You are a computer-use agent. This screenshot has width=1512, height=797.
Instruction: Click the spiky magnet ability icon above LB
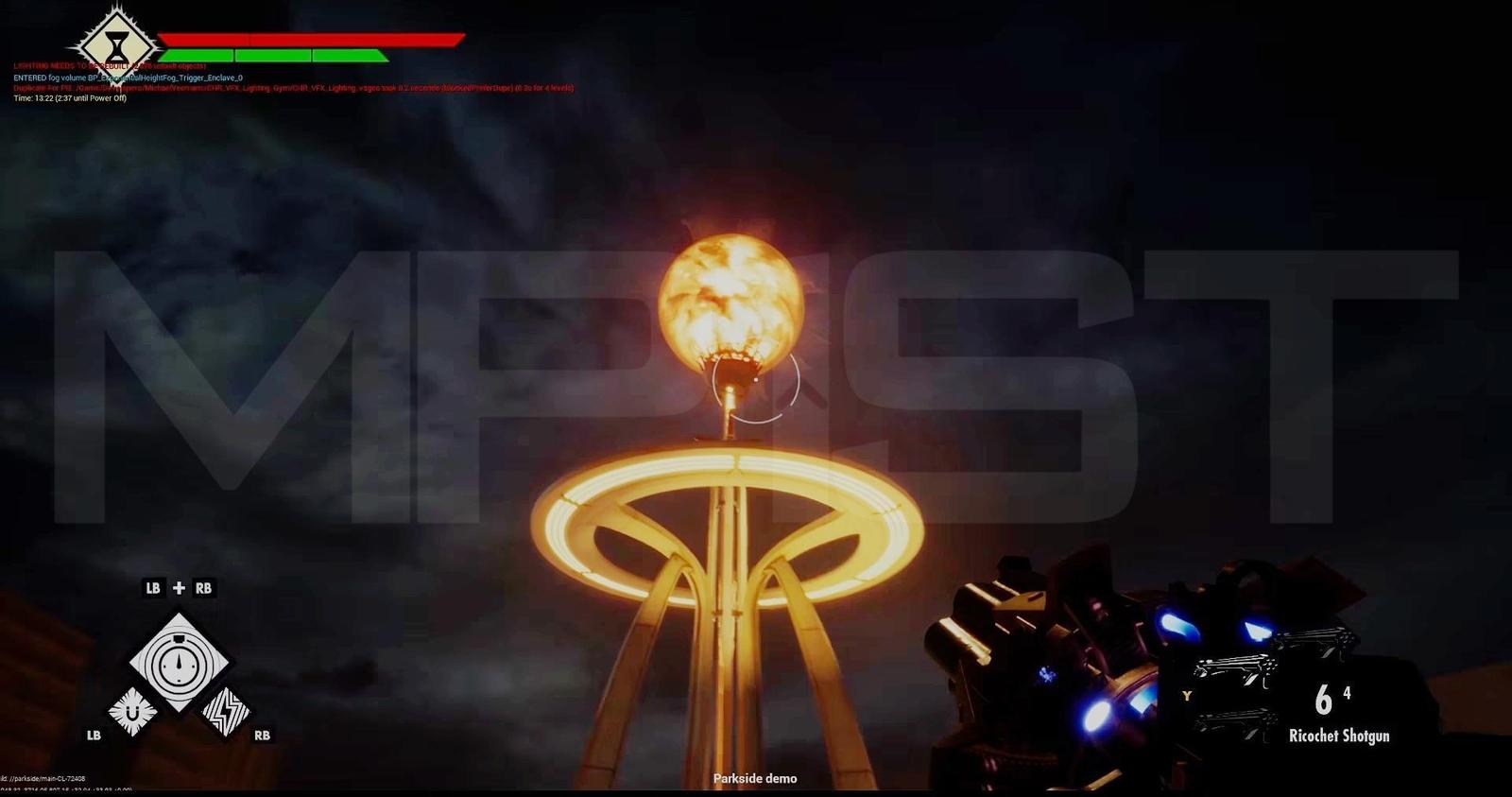pyautogui.click(x=132, y=712)
